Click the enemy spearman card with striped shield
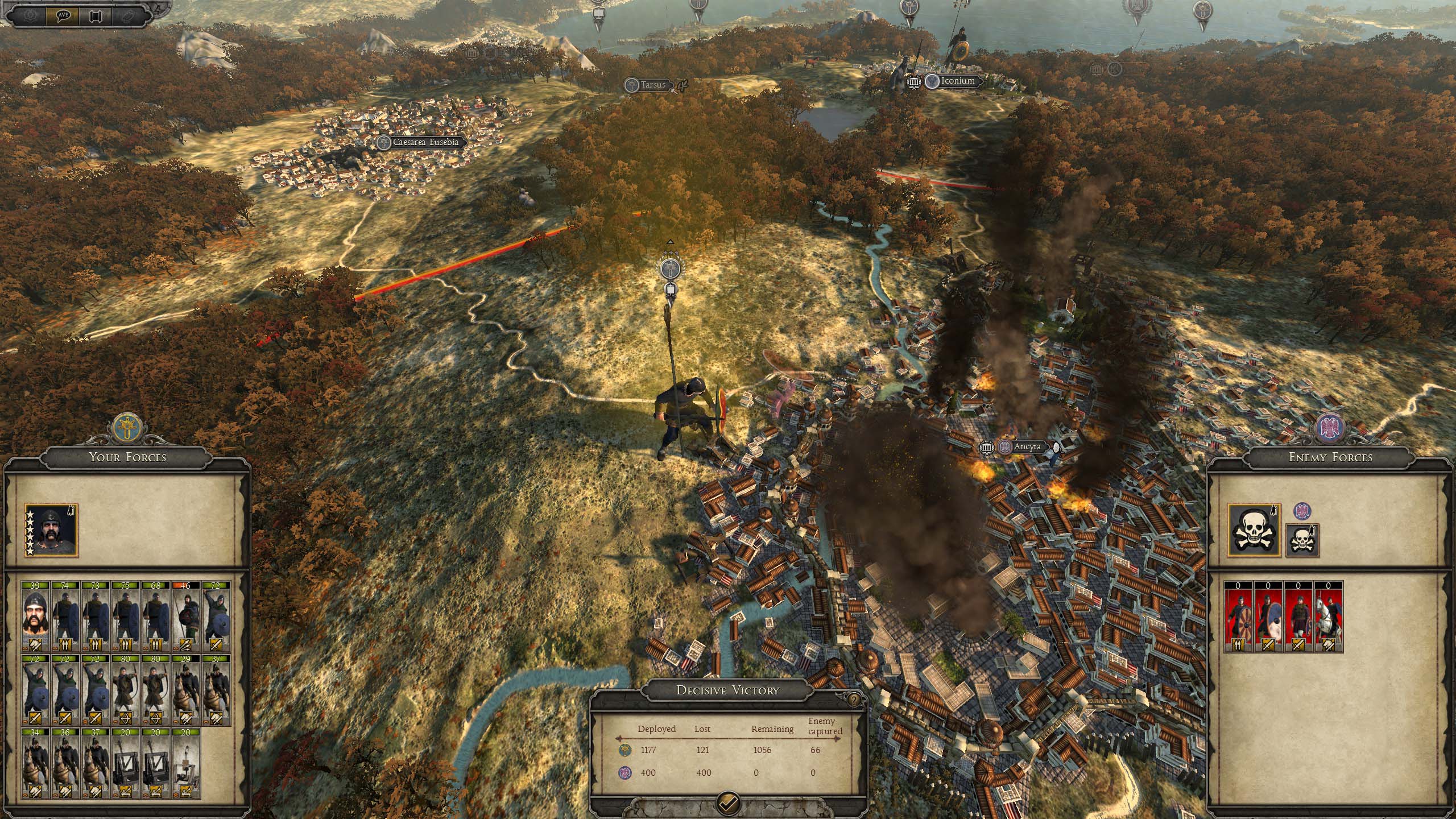The height and width of the screenshot is (819, 1456). [1239, 616]
